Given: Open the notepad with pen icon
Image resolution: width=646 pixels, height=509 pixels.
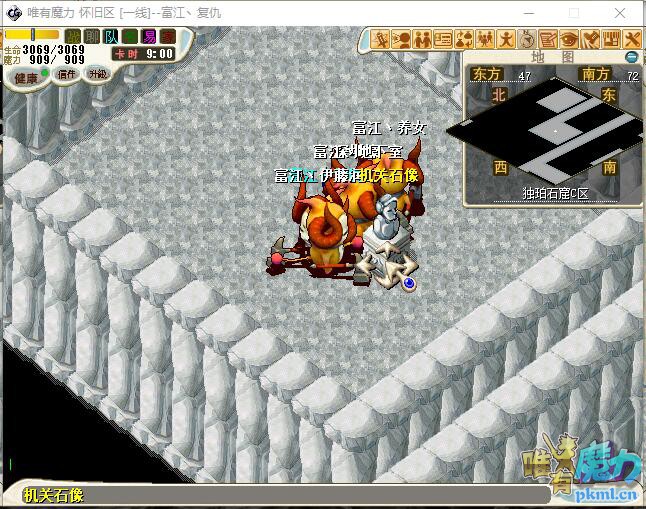Looking at the screenshot, I should point(548,39).
